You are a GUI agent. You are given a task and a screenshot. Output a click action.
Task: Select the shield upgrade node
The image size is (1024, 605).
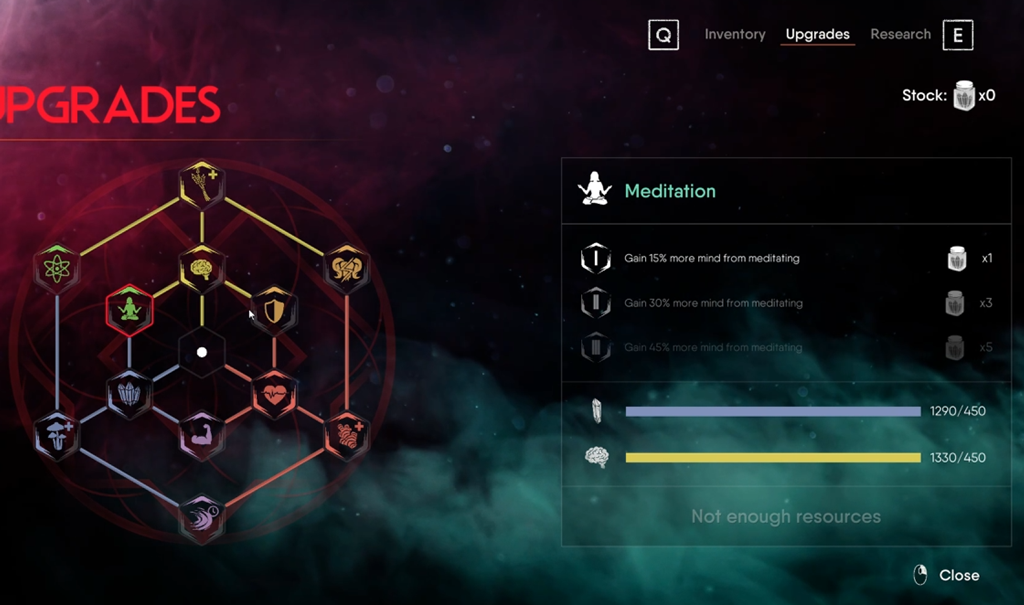(272, 309)
